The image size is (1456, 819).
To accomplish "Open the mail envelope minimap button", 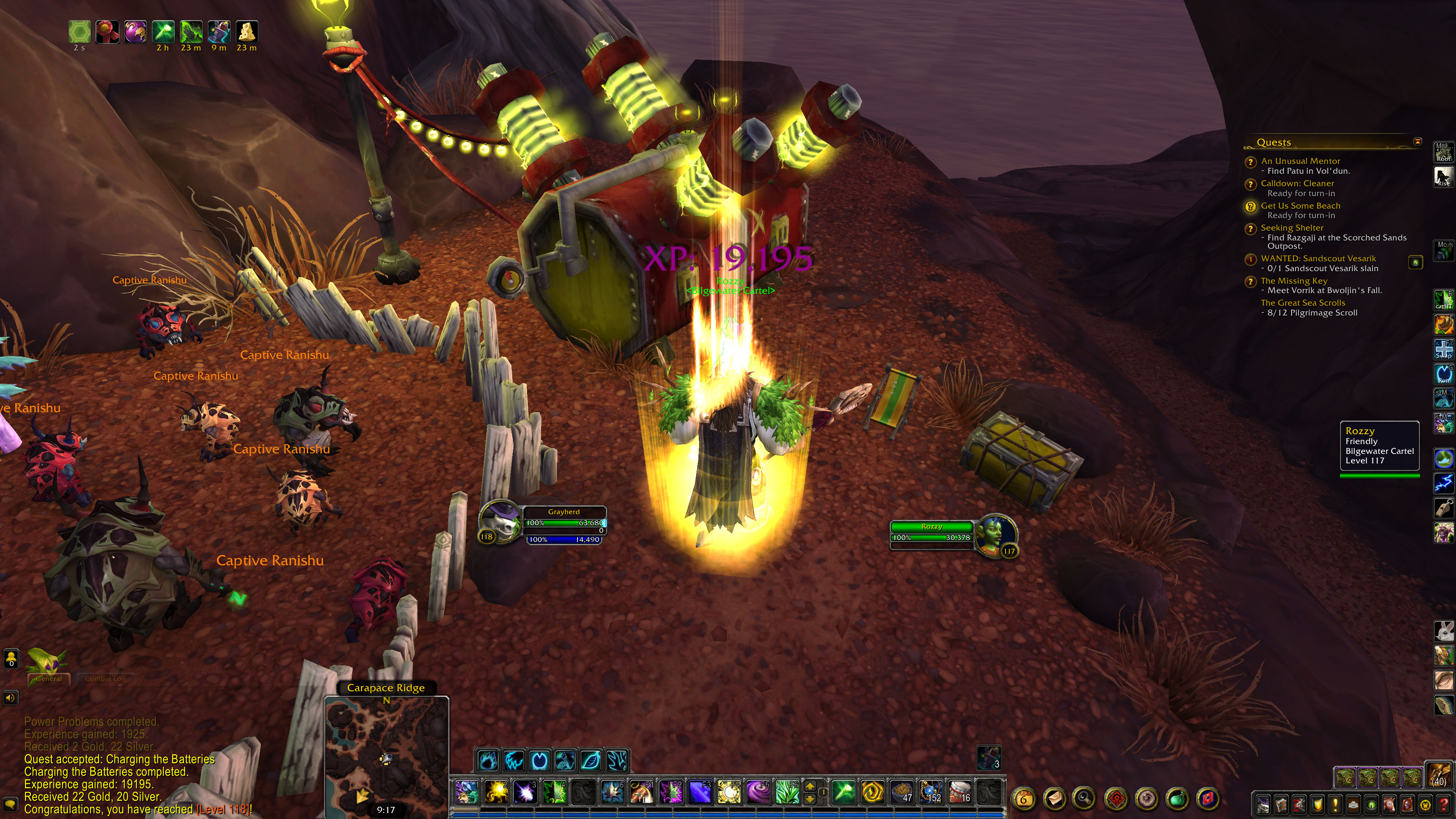I will [1055, 799].
